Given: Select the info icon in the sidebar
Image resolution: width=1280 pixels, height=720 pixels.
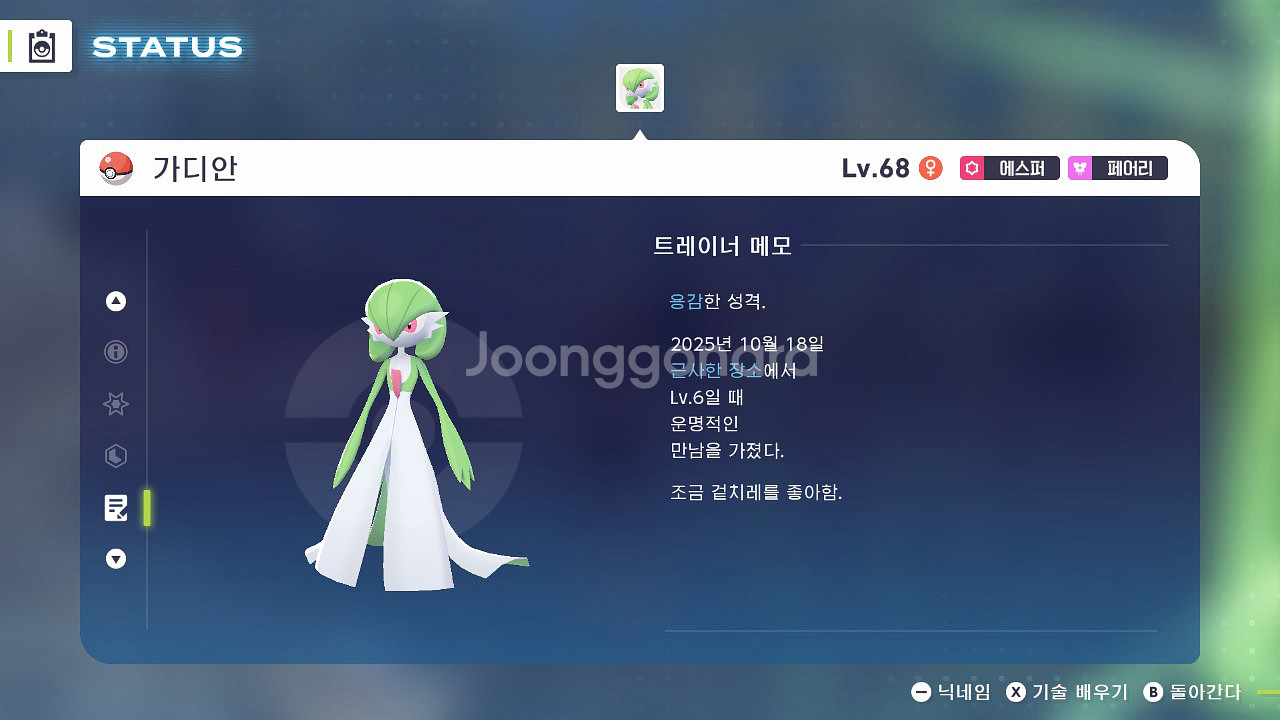Looking at the screenshot, I should click(x=115, y=352).
